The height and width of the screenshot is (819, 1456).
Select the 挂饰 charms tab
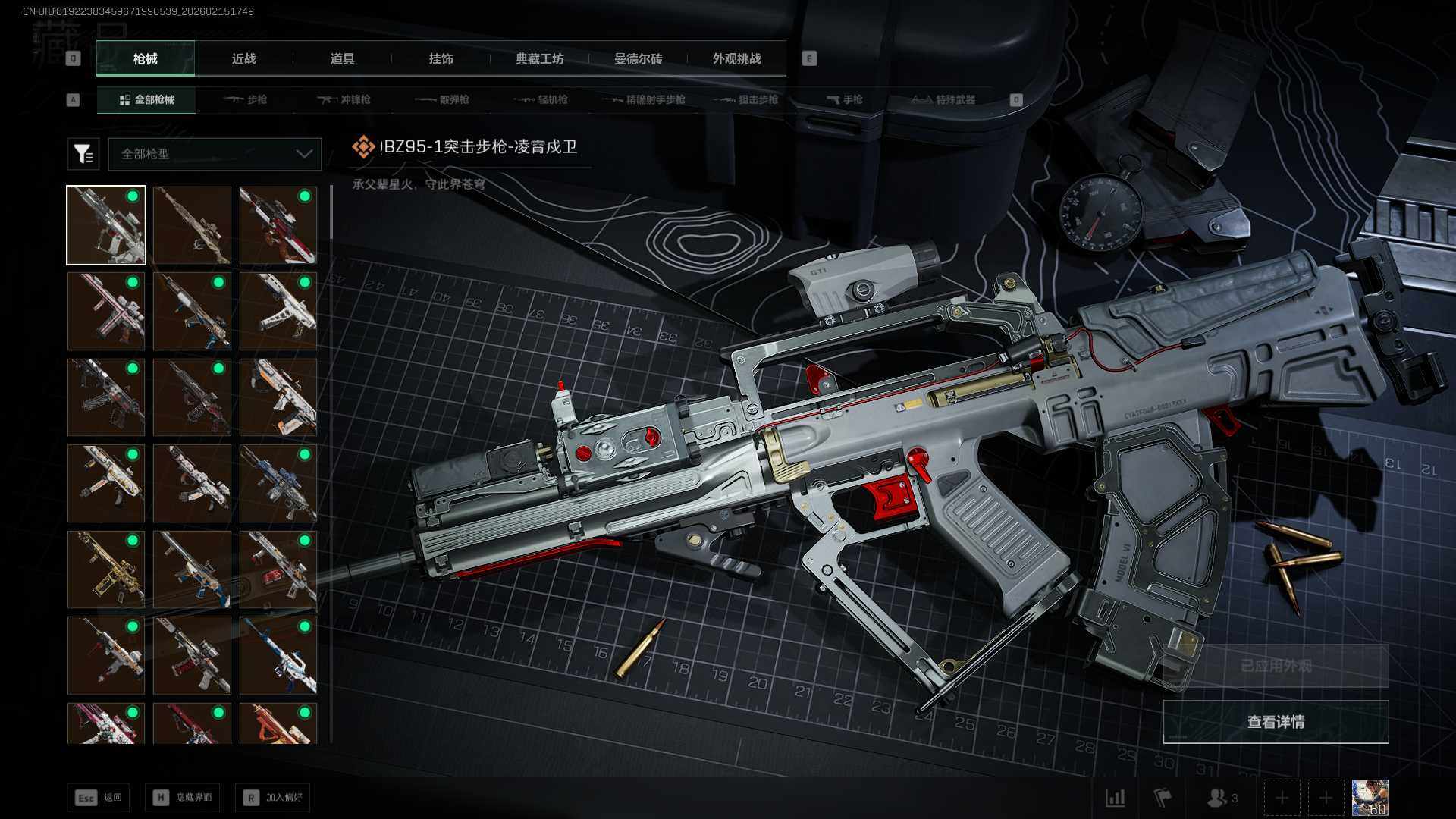441,58
